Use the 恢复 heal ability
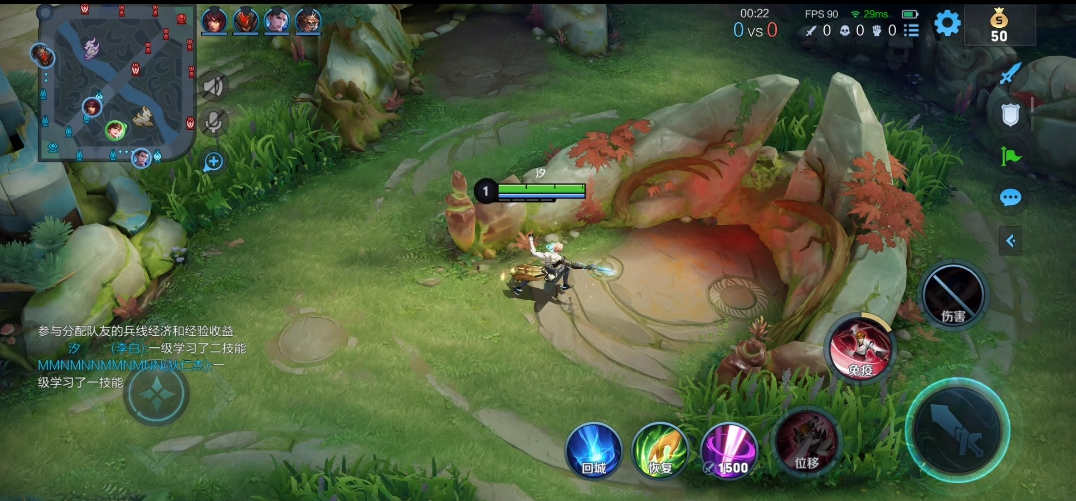This screenshot has height=501, width=1076. tap(660, 449)
